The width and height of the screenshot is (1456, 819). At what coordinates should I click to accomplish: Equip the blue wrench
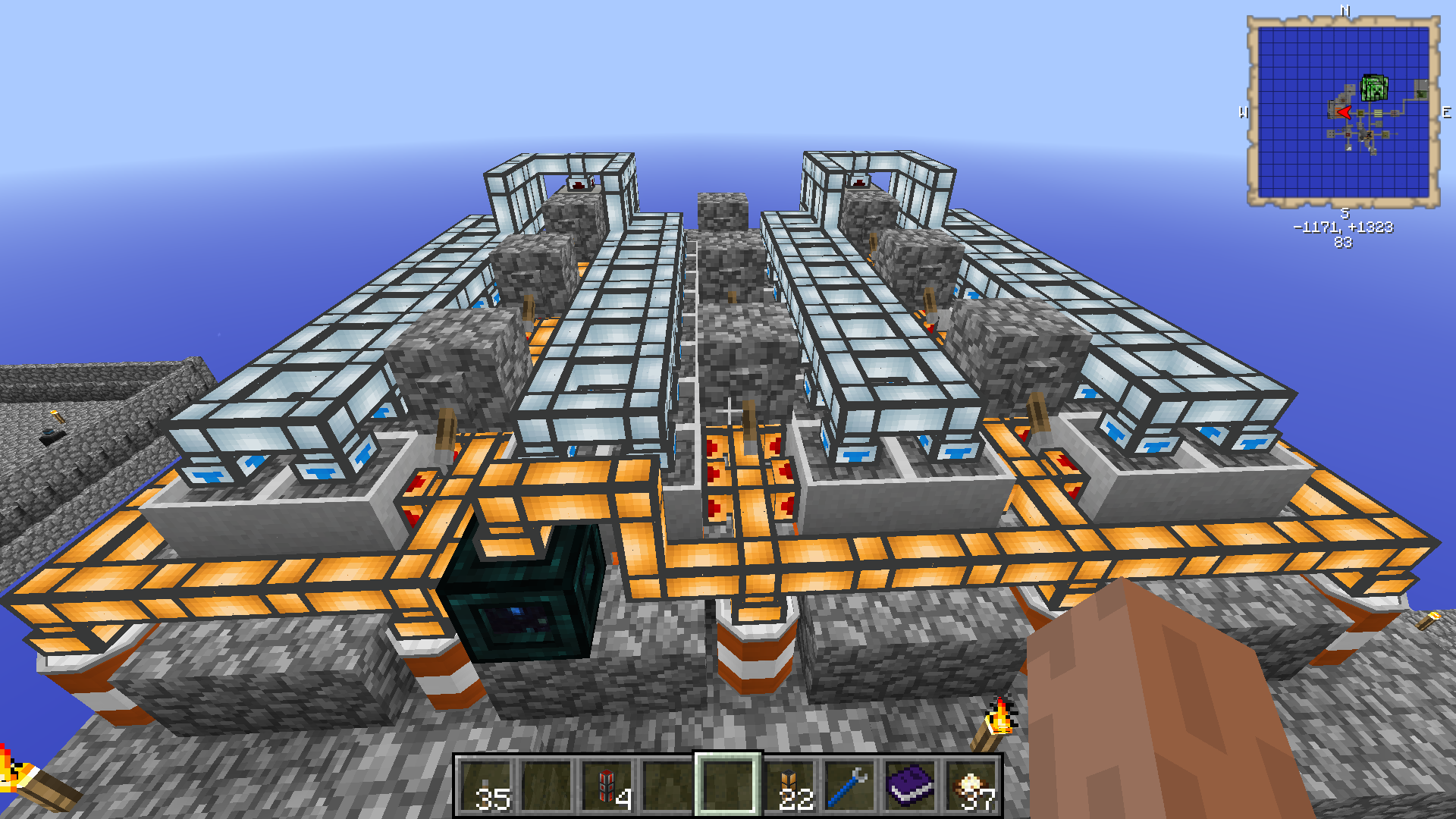849,786
